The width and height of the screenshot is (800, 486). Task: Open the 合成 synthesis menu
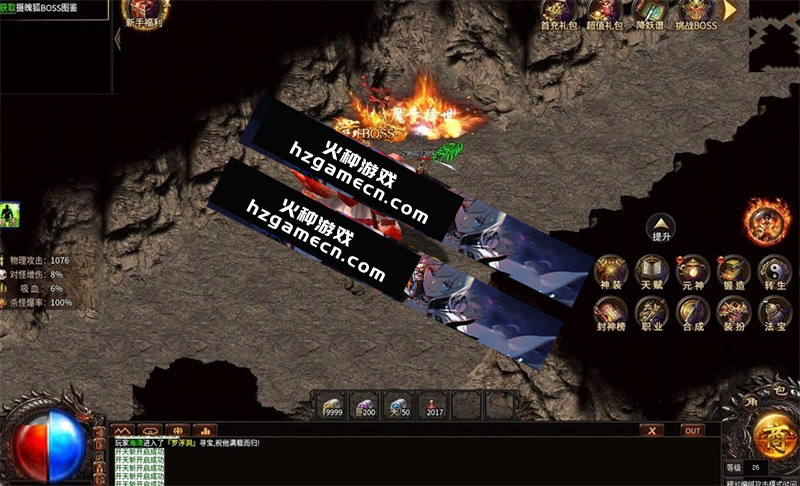click(693, 313)
